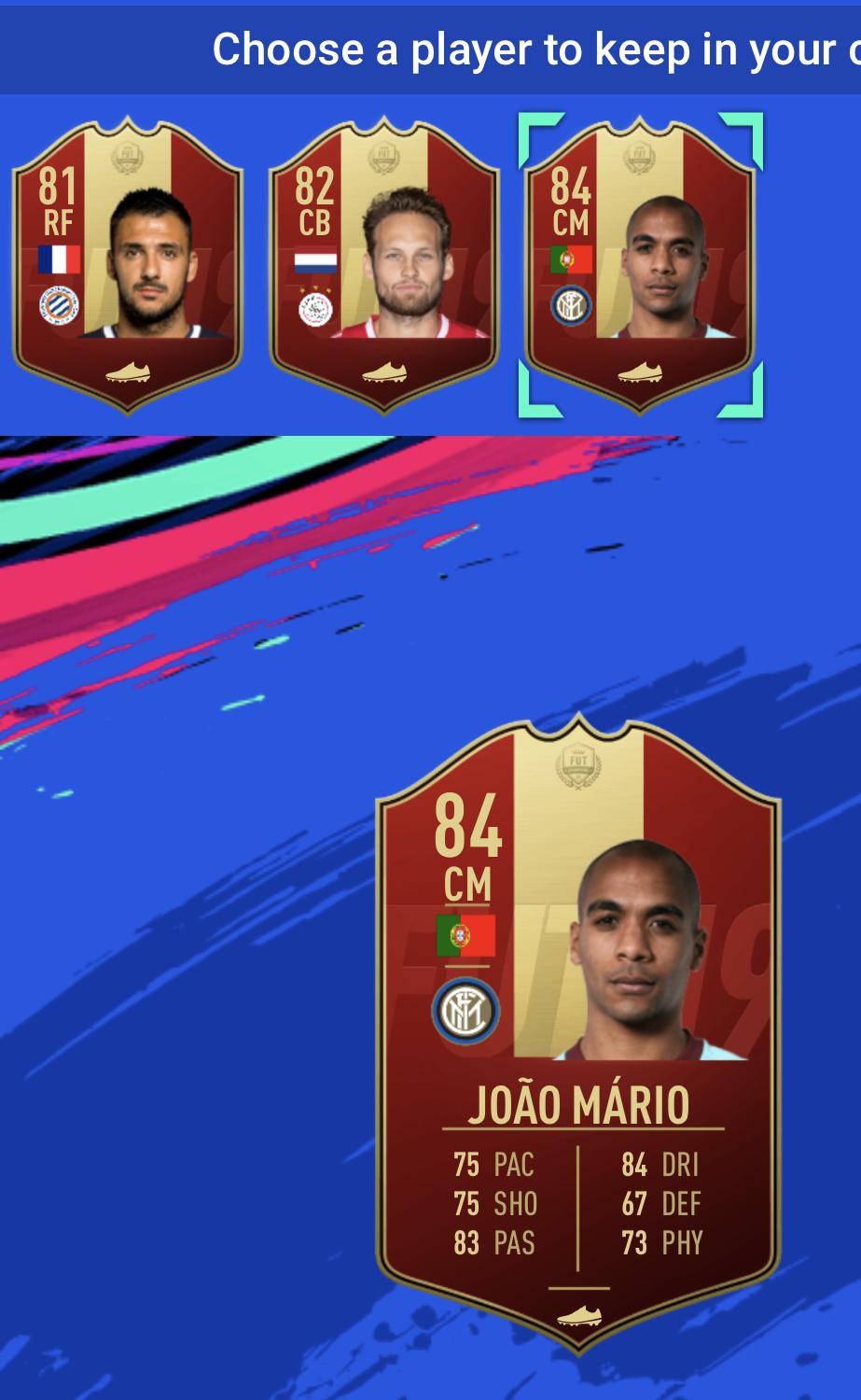Select the 81-rated RF player card
The height and width of the screenshot is (1400, 861).
128,266
